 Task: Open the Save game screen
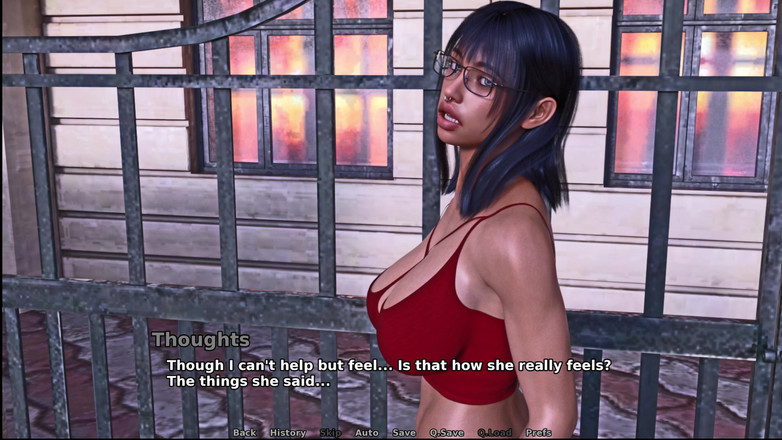coord(404,433)
